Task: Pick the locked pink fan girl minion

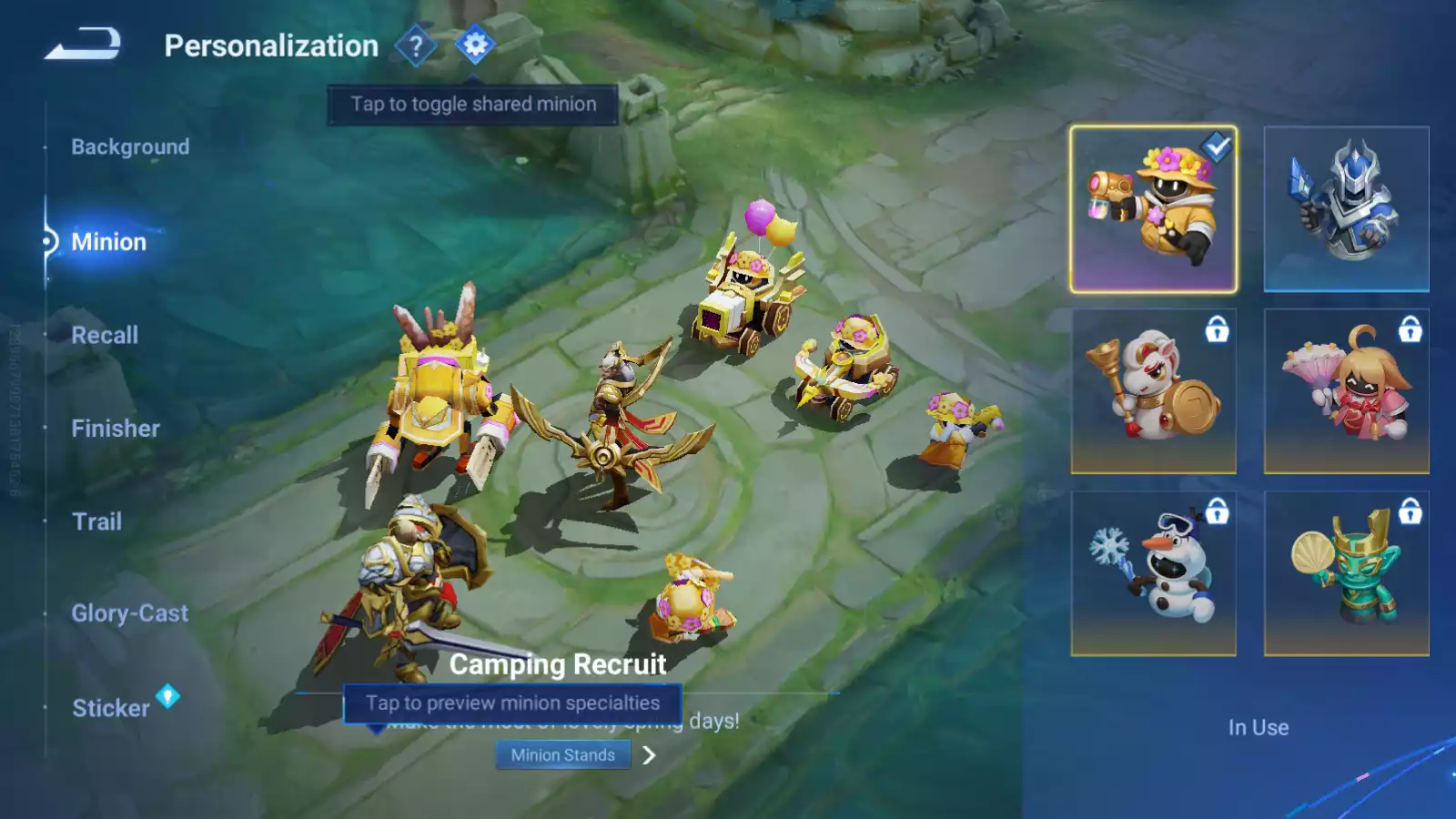Action: (1346, 391)
